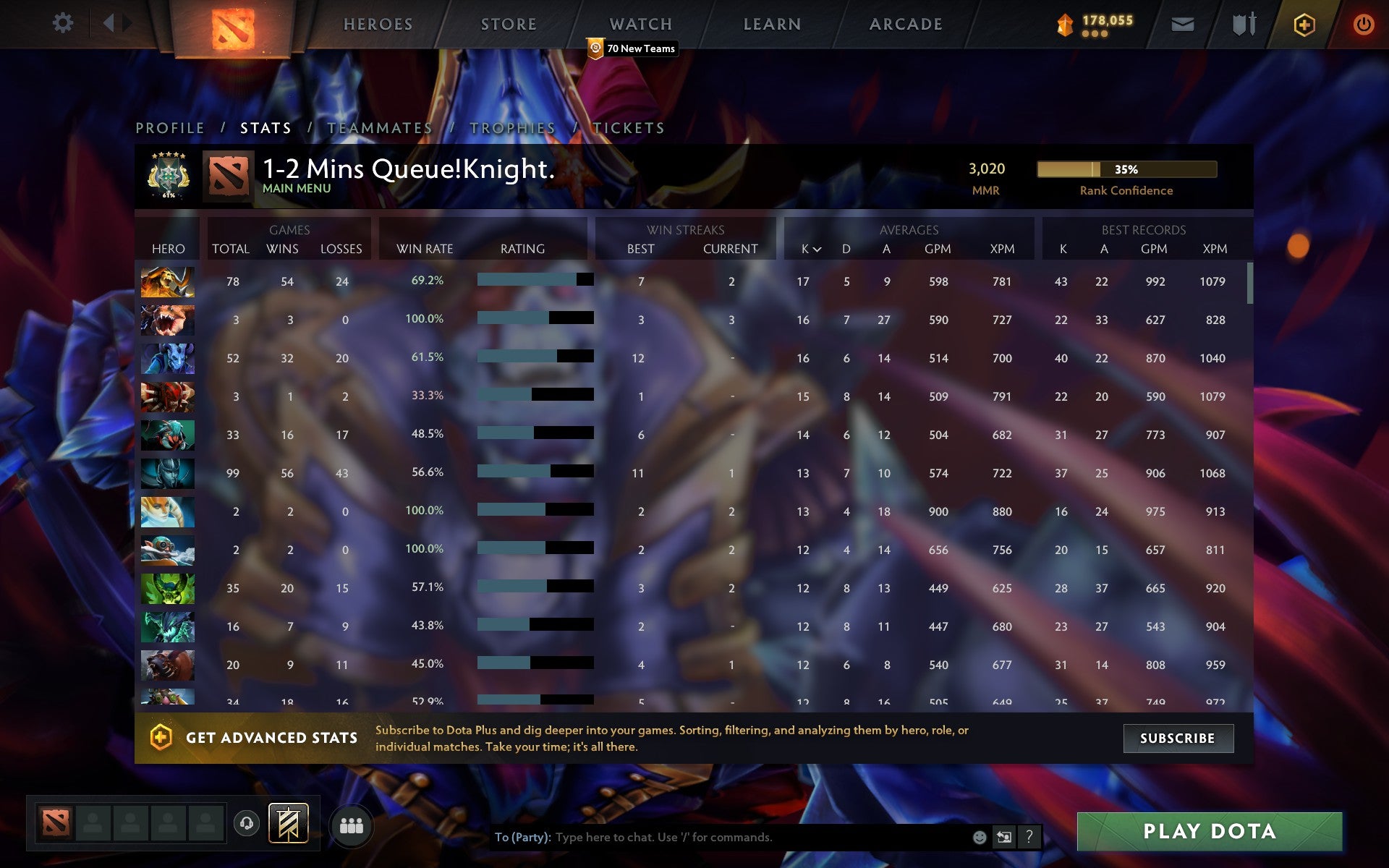Open the emoticon smiley in the chat bar
The width and height of the screenshot is (1389, 868).
pos(979,837)
